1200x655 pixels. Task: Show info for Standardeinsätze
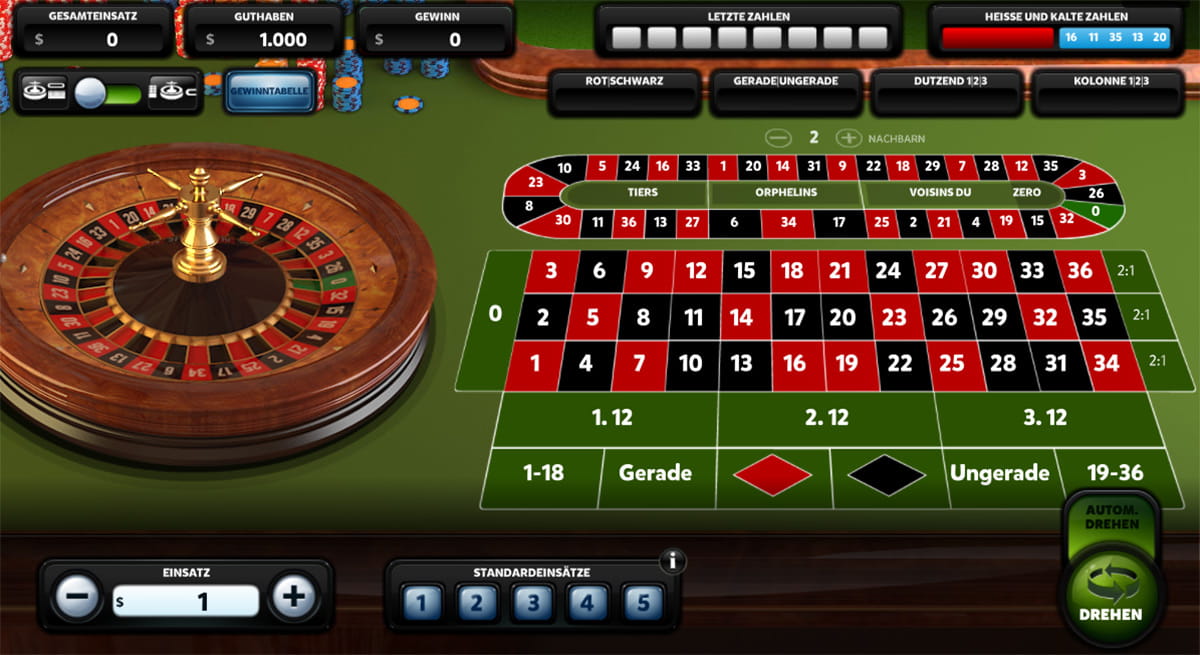click(673, 561)
